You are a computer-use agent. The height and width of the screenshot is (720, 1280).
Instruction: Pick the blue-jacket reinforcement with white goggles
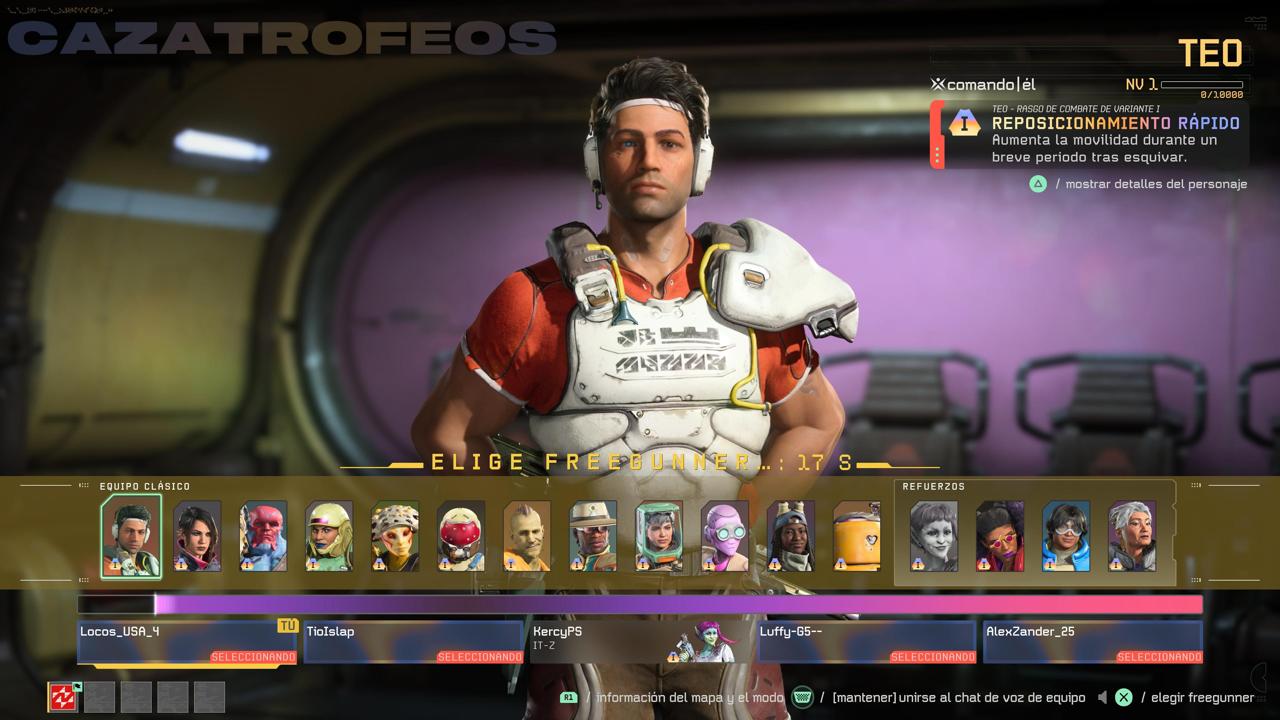click(1066, 536)
